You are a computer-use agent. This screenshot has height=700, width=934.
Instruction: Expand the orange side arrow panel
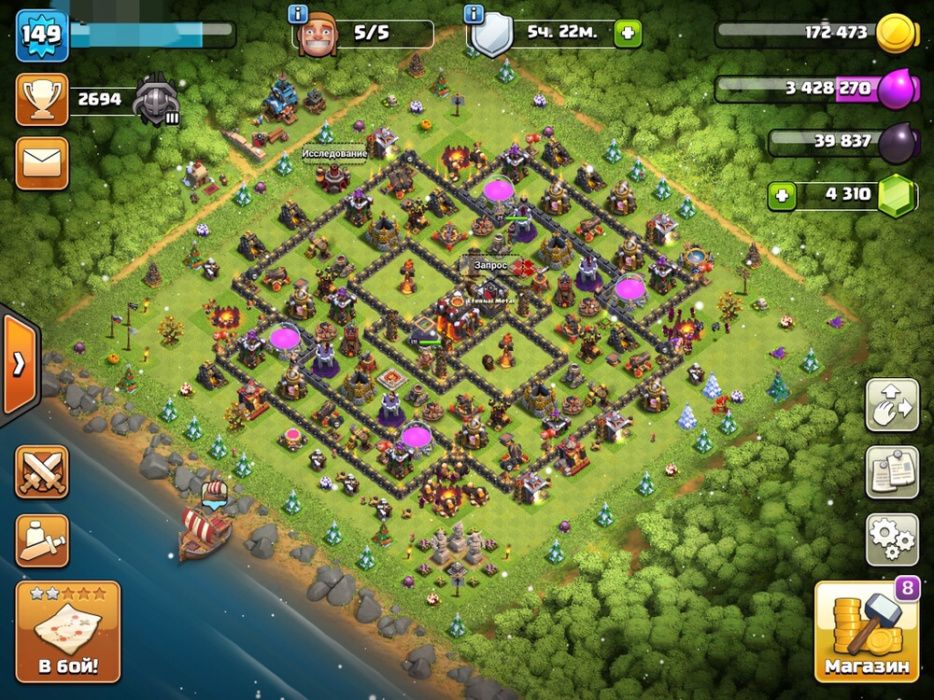pos(18,364)
